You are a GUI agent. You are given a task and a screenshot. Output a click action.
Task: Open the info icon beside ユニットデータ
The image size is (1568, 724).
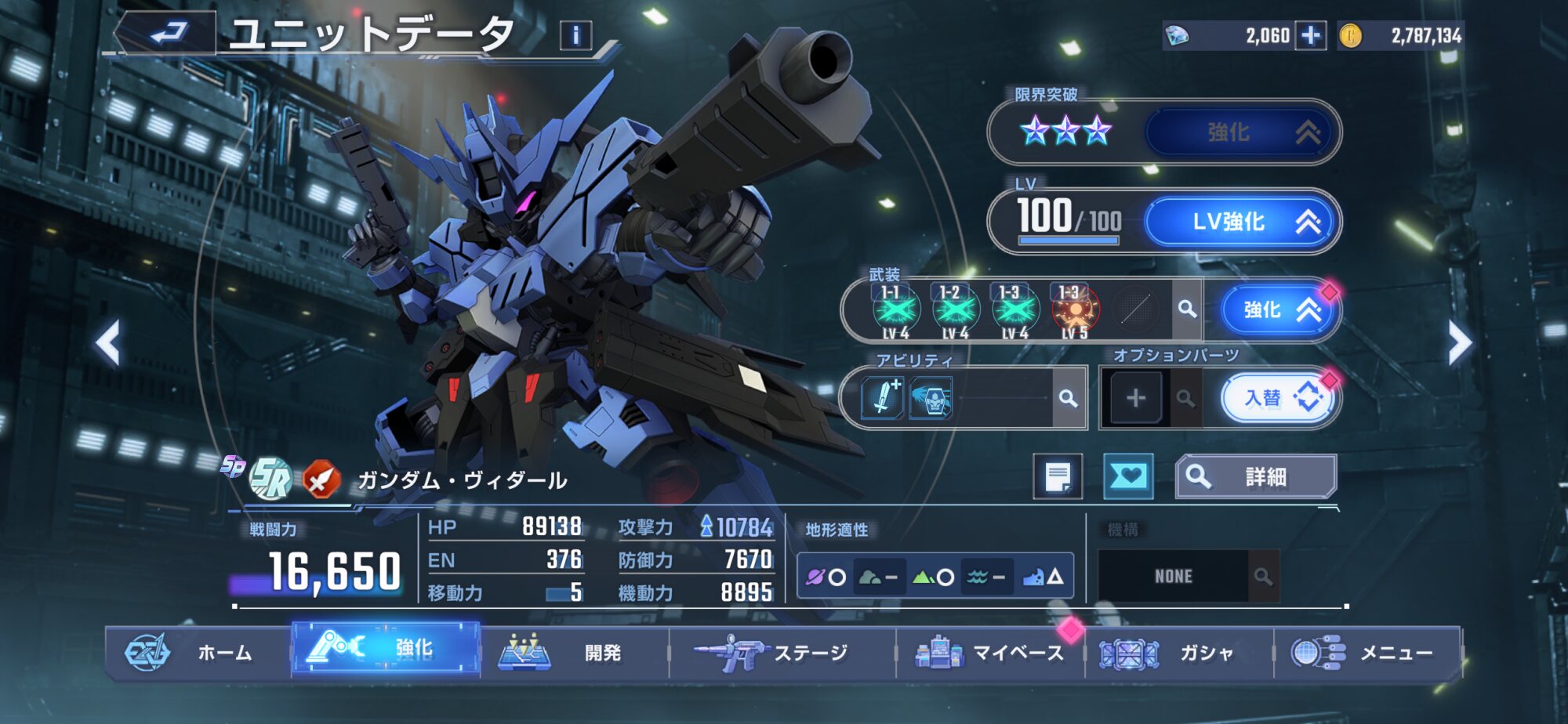pos(575,35)
